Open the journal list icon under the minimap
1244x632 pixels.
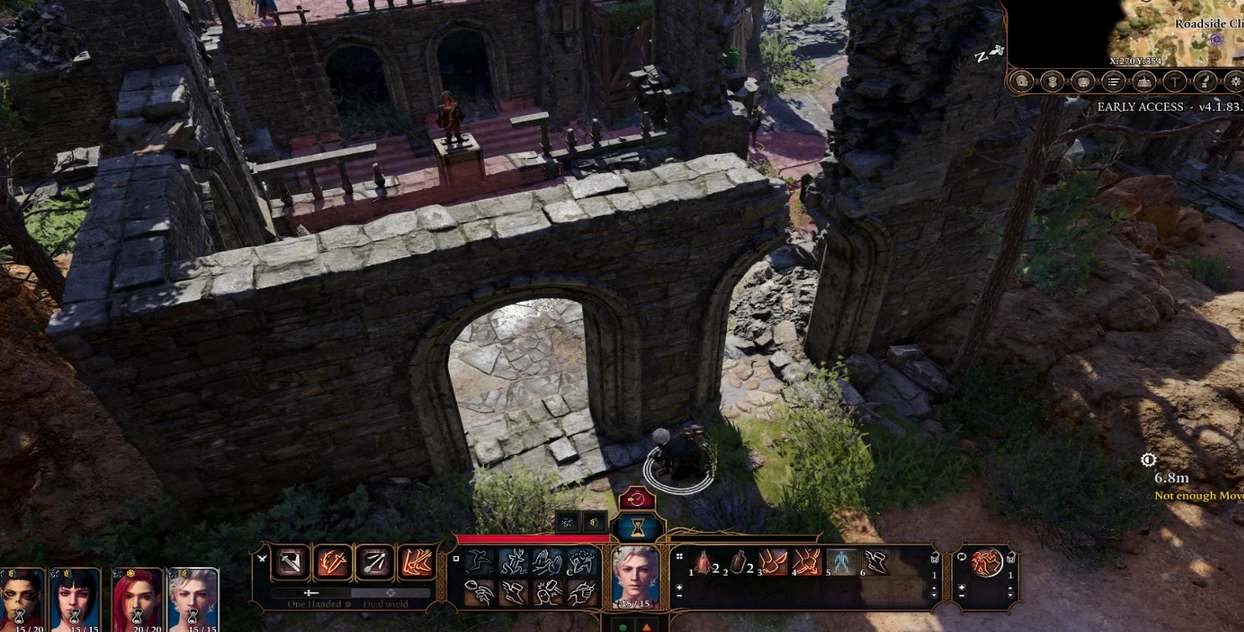tap(1114, 82)
